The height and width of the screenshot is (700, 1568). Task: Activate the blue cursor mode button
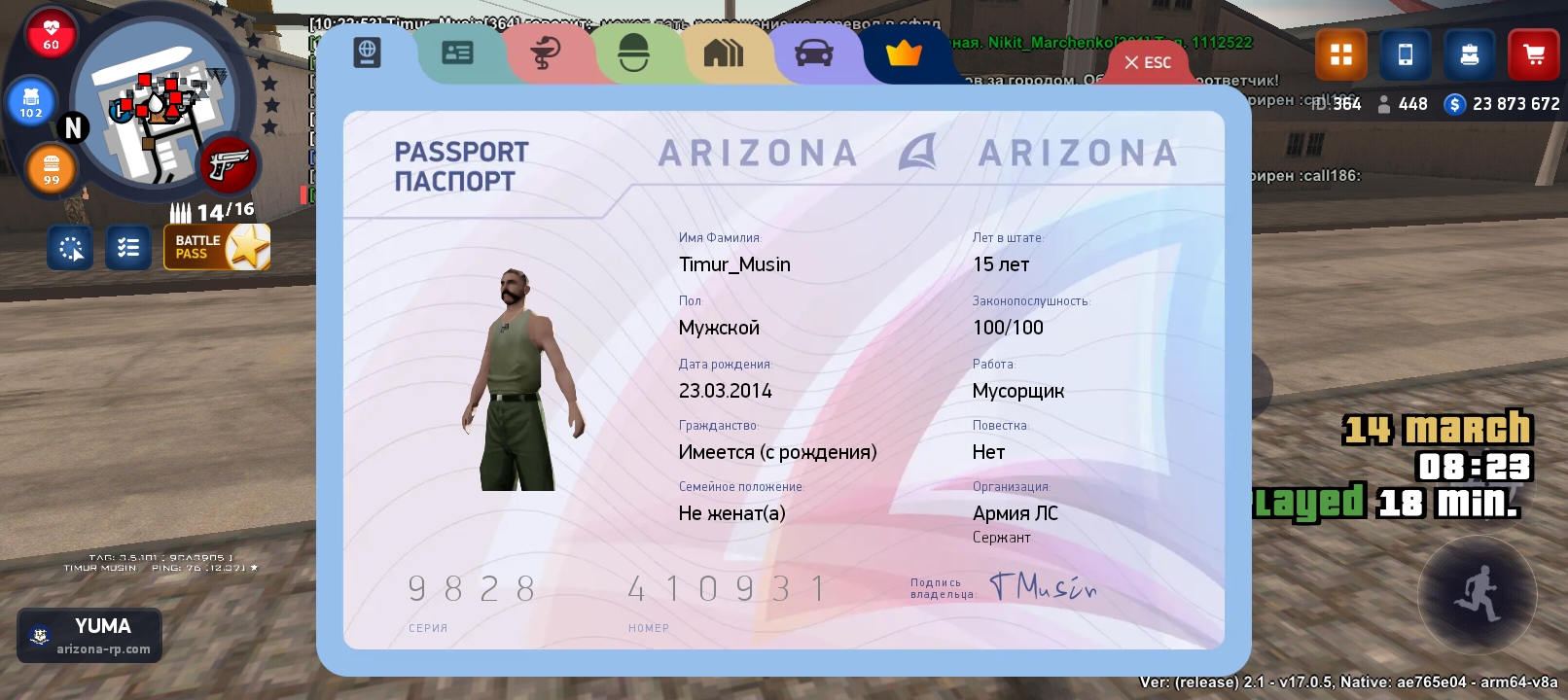tap(71, 248)
